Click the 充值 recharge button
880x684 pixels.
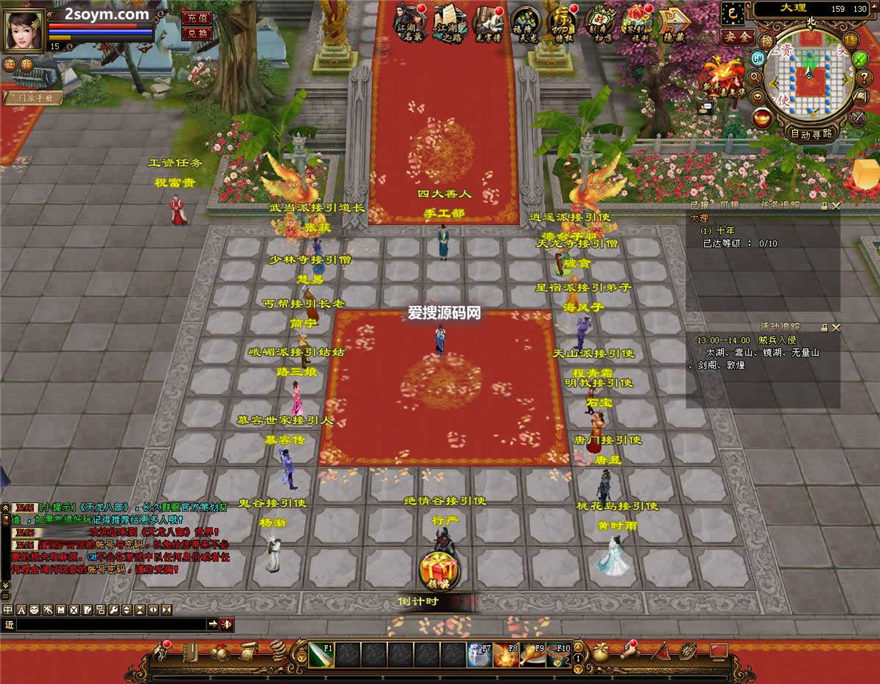click(196, 17)
